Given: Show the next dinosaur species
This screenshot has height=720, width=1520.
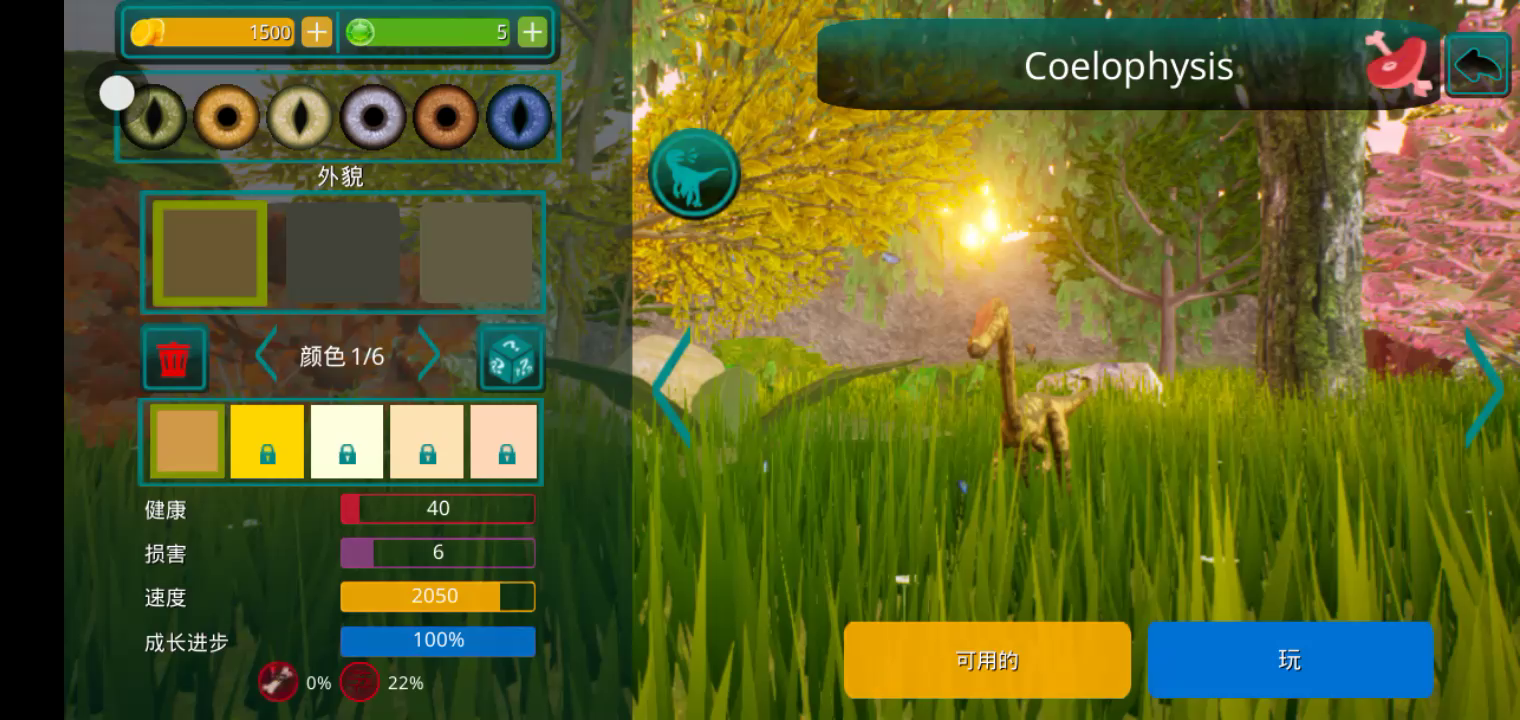Looking at the screenshot, I should tap(1483, 388).
